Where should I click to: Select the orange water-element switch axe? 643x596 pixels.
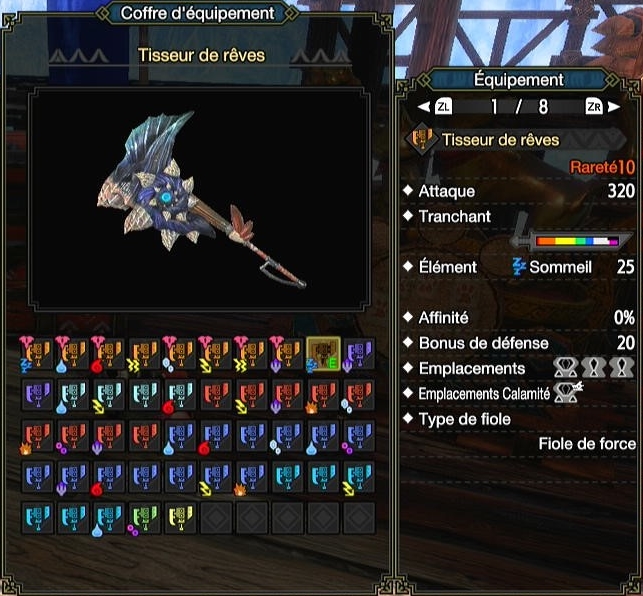tap(71, 353)
